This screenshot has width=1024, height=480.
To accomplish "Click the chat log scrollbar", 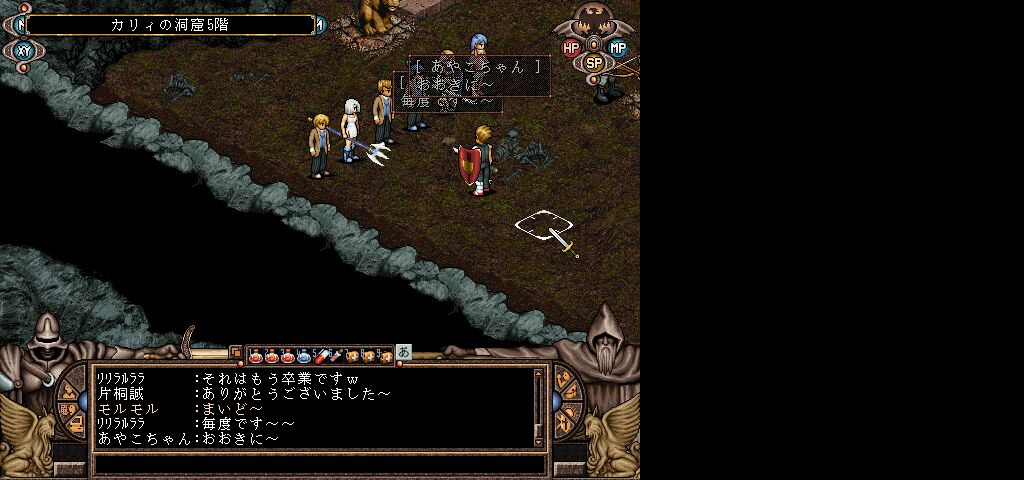I will pyautogui.click(x=539, y=406).
